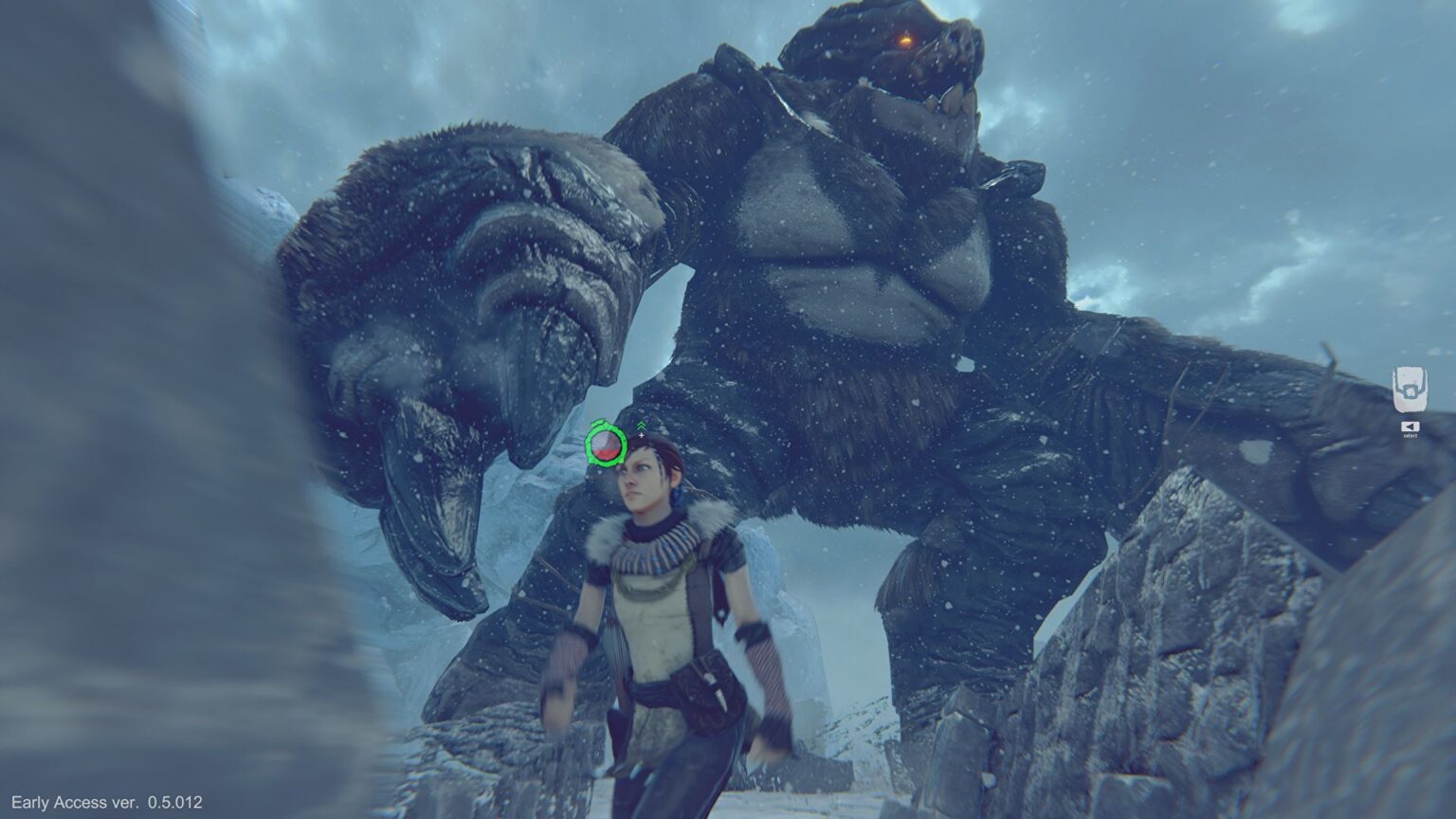
Task: Click the 'Early Access ver. 0.5.012' label
Action: click(x=109, y=801)
